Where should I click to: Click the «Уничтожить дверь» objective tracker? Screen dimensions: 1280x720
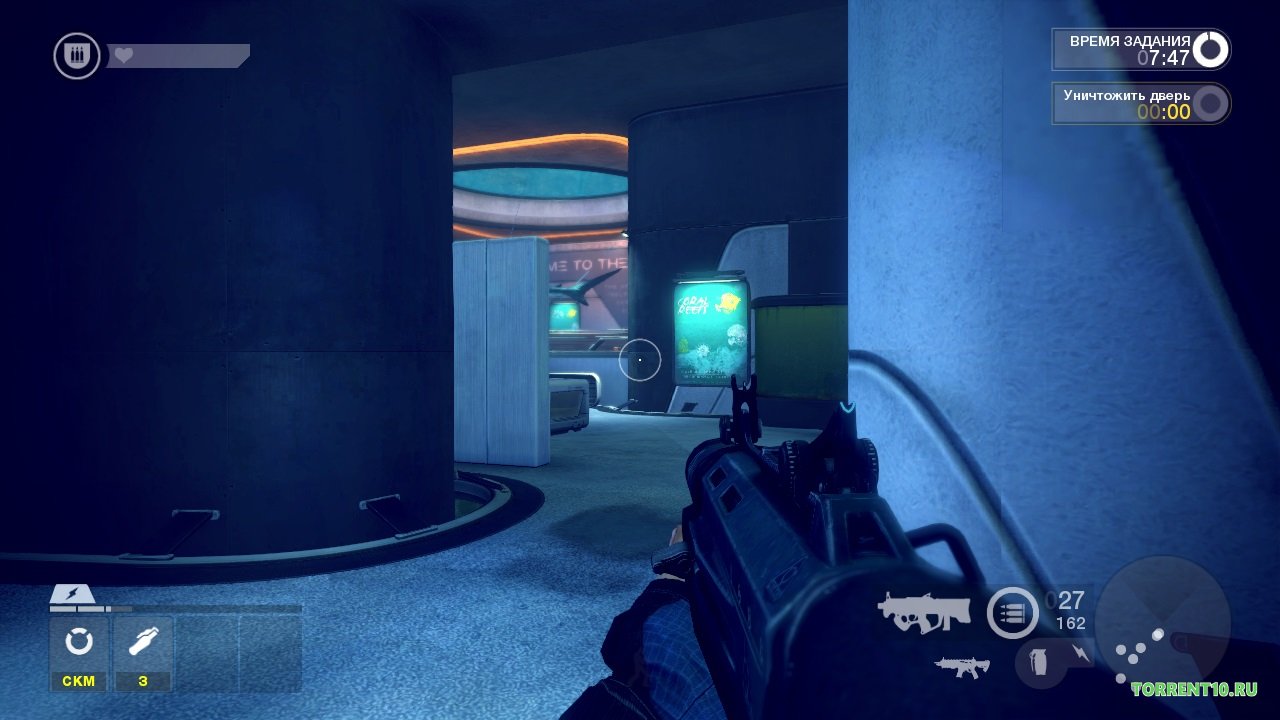(x=1140, y=103)
